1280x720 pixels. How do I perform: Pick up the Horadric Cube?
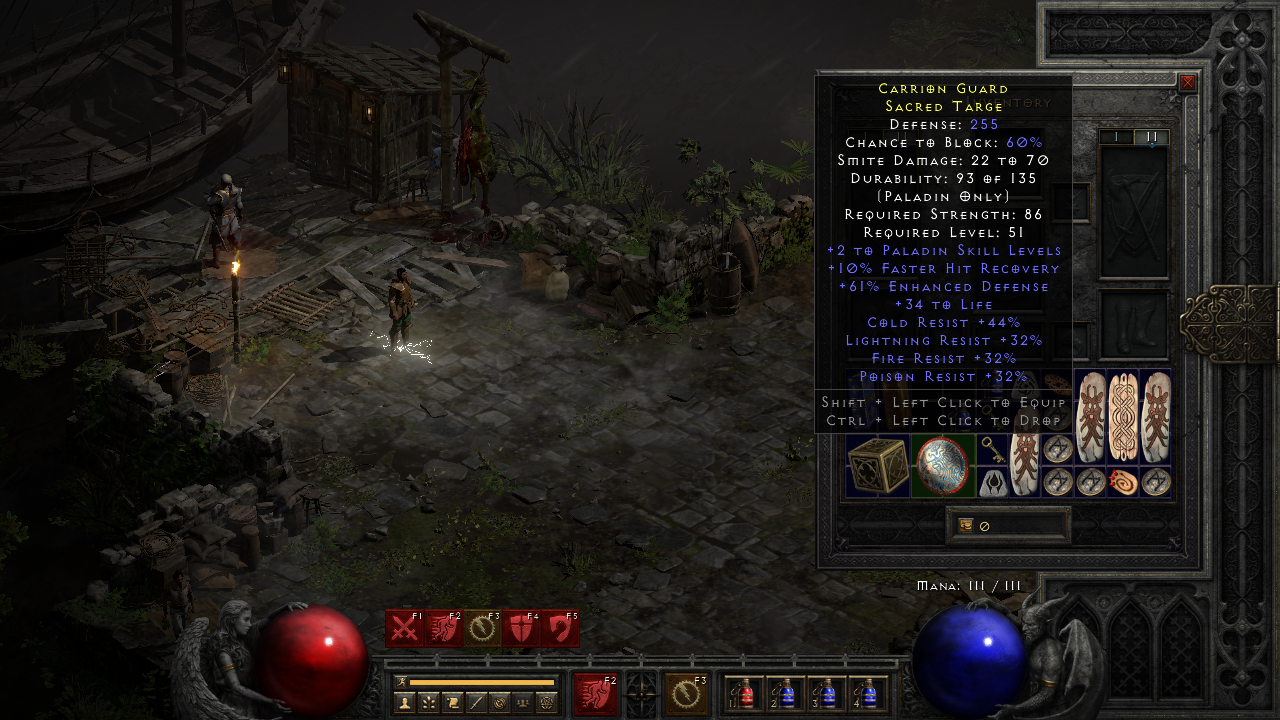878,465
